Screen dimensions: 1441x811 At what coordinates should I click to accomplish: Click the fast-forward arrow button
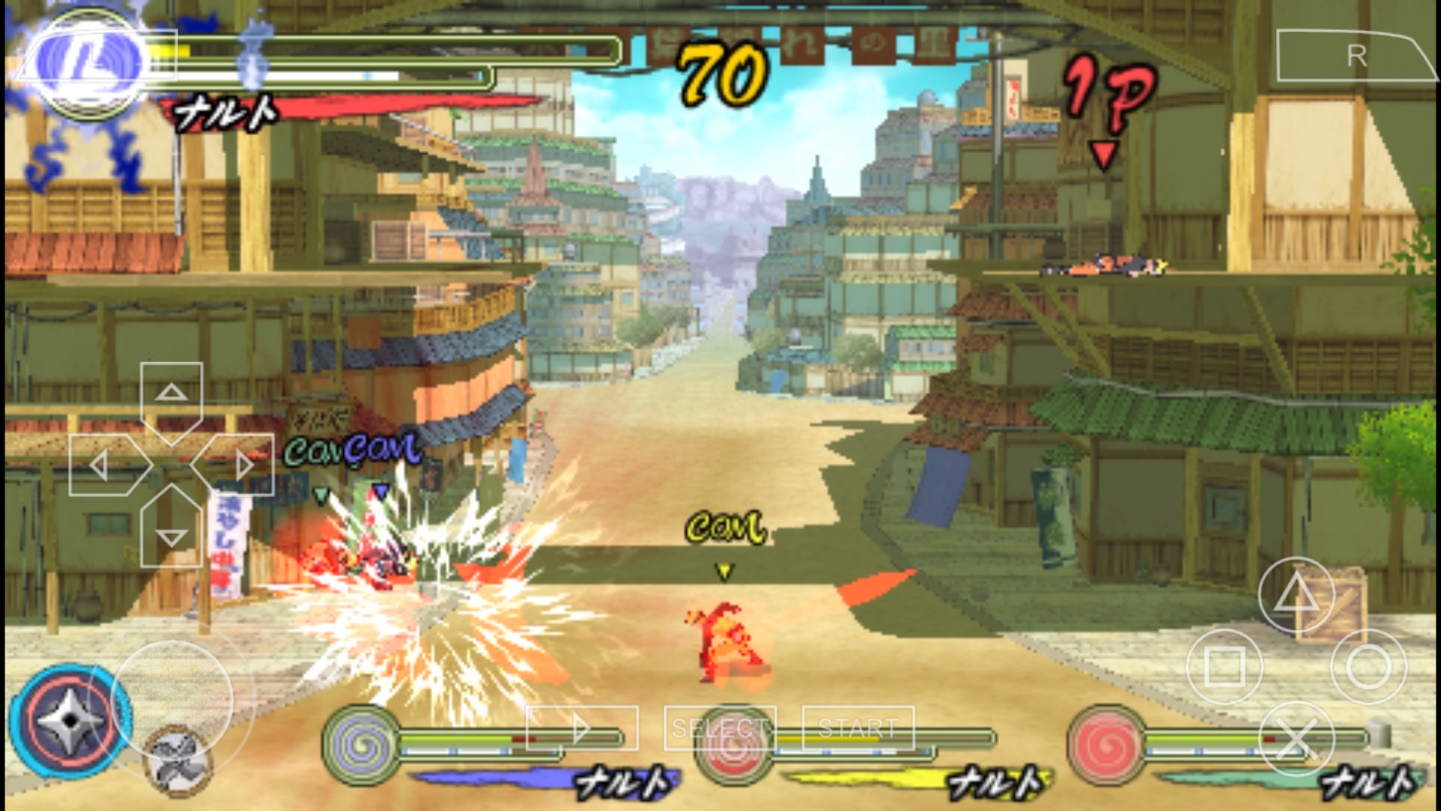[582, 728]
